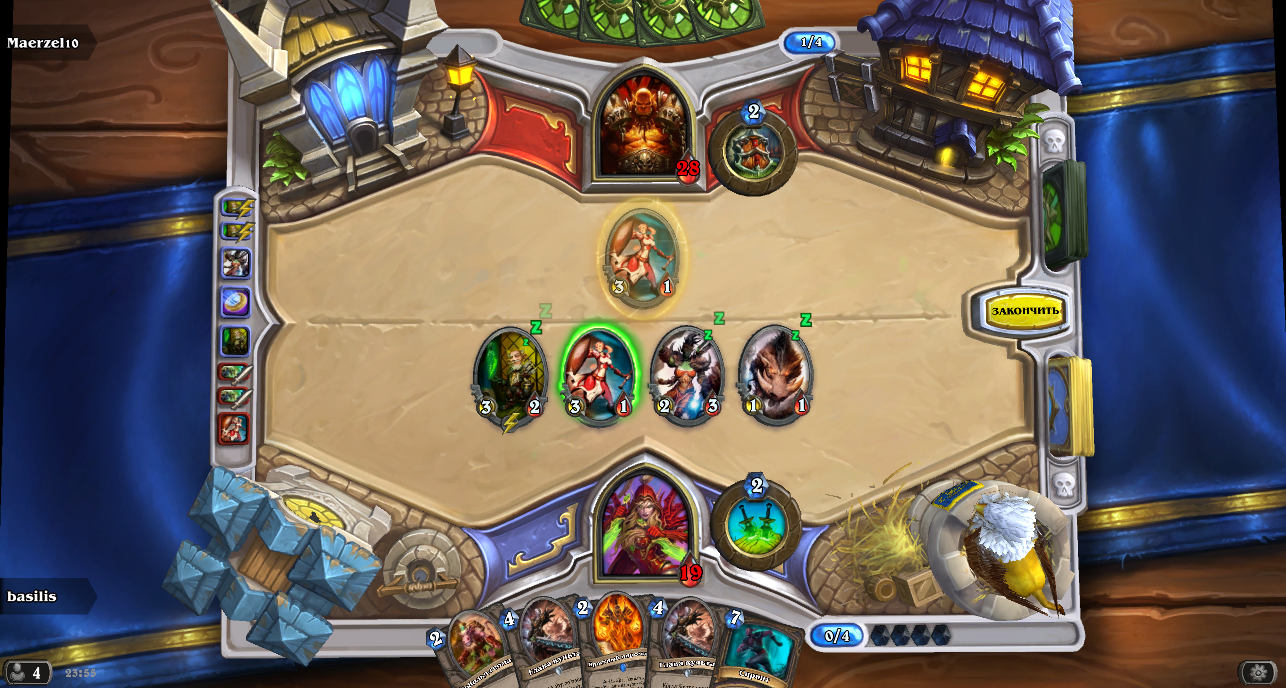The image size is (1286, 688).
Task: Open the friends list button
Action: (x=27, y=673)
